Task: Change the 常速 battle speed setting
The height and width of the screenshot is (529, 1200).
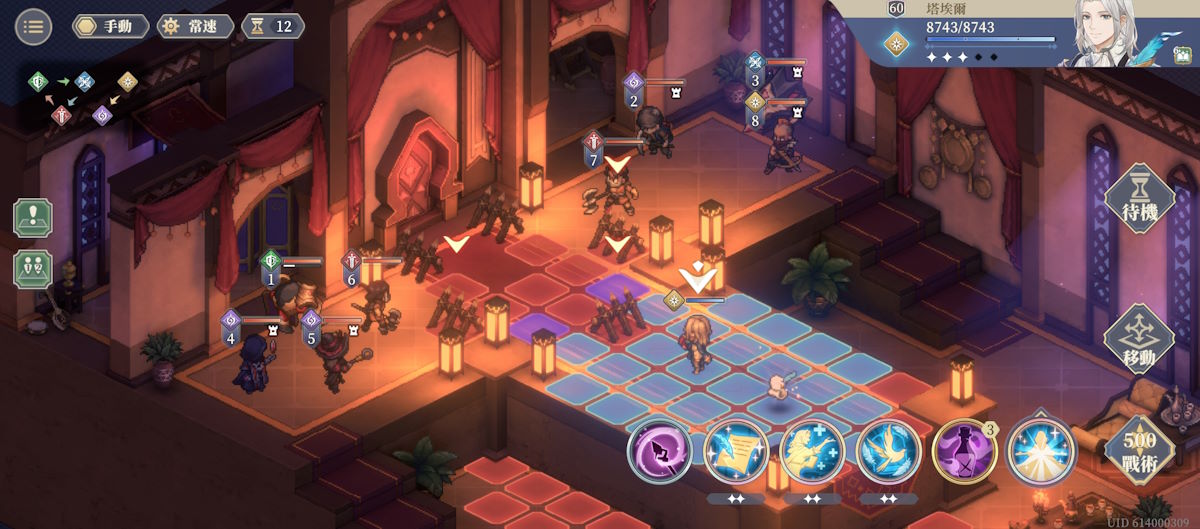Action: pos(195,26)
